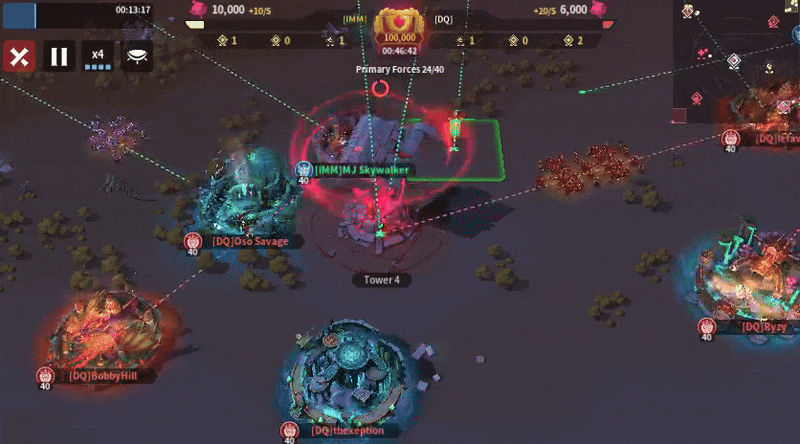Image resolution: width=800 pixels, height=444 pixels.
Task: Click the central 100,000 crest emblem
Action: click(x=398, y=24)
